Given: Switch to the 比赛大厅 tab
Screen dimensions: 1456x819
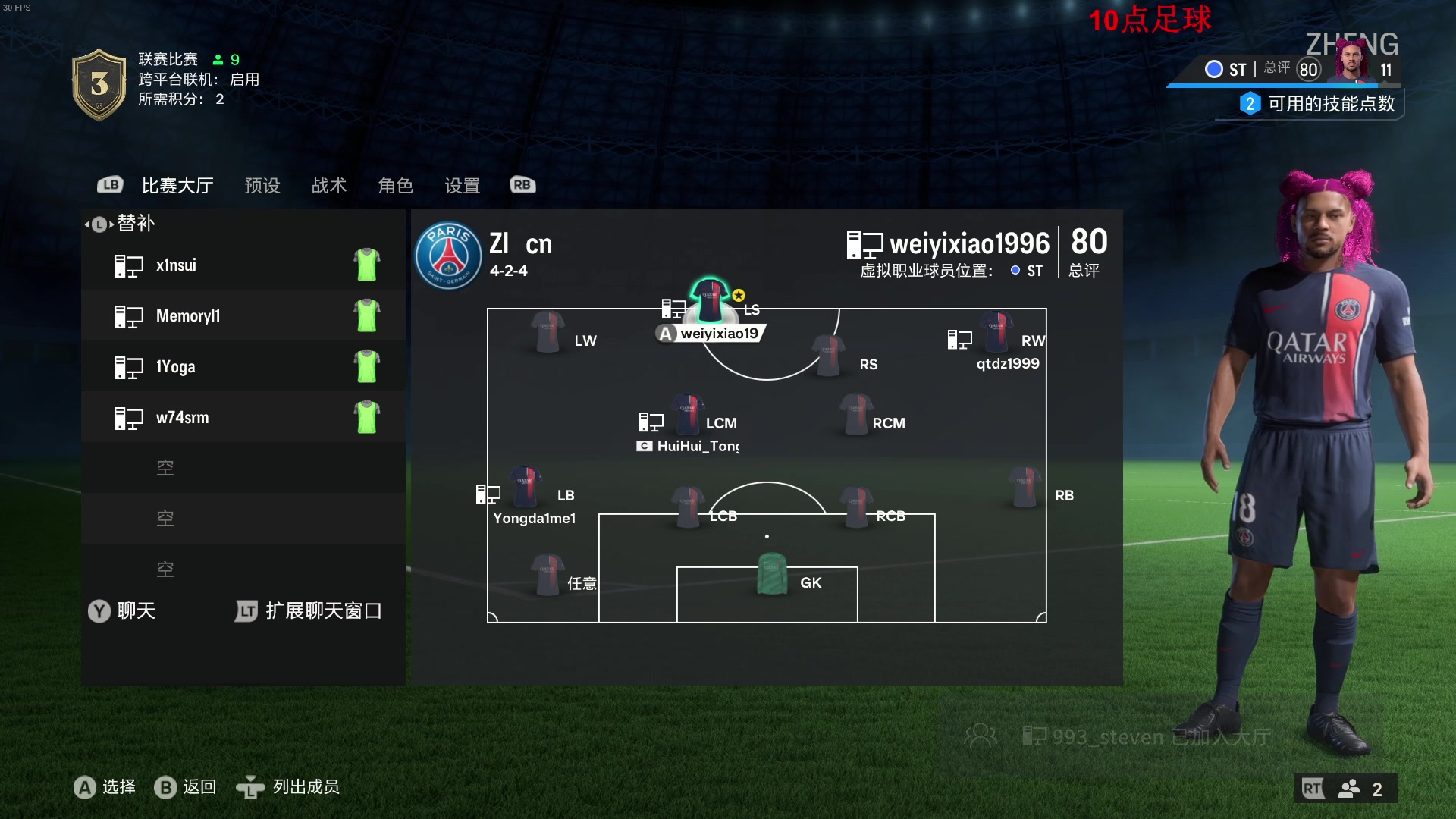Looking at the screenshot, I should (x=177, y=186).
